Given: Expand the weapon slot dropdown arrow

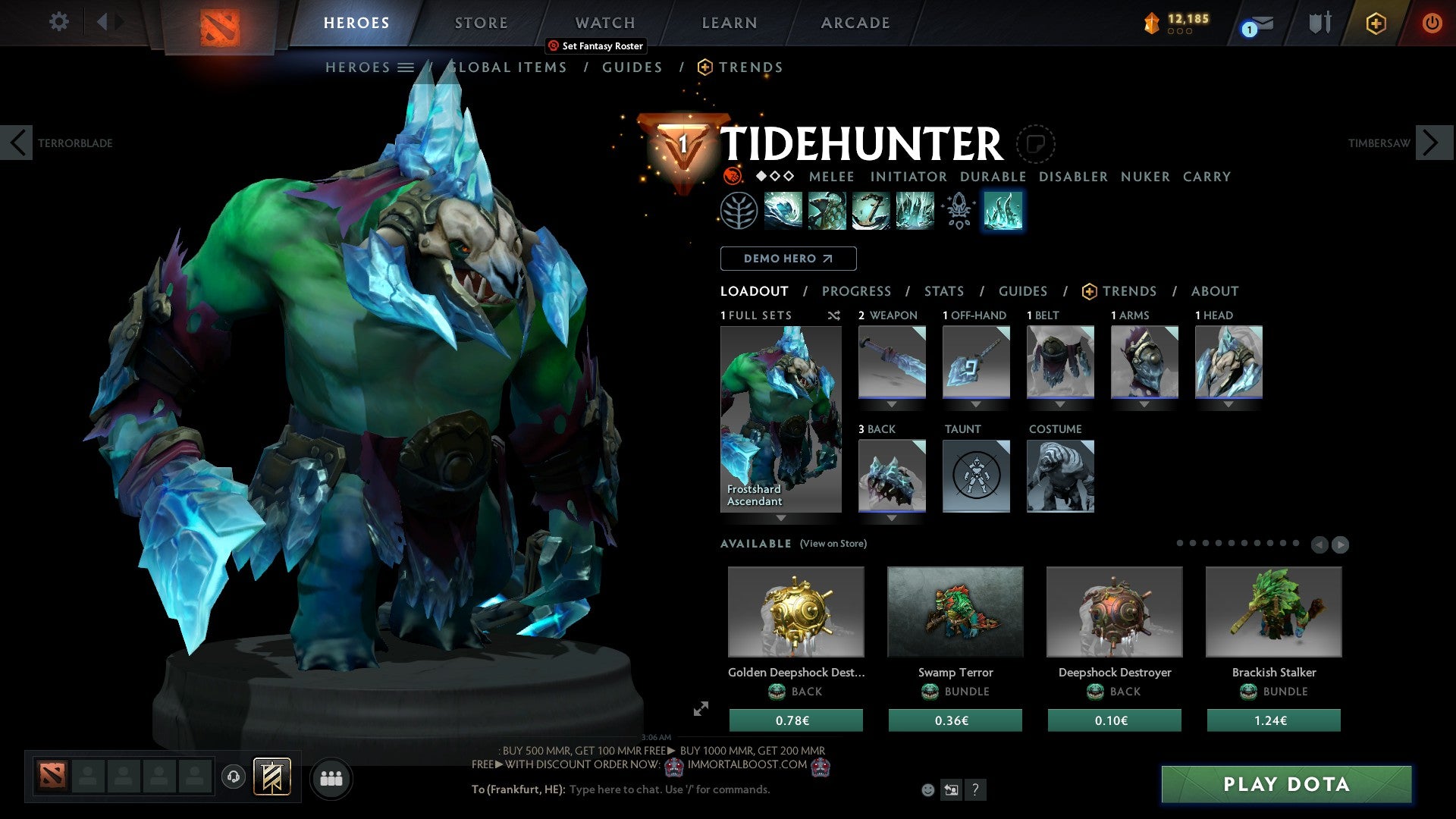Looking at the screenshot, I should click(891, 403).
